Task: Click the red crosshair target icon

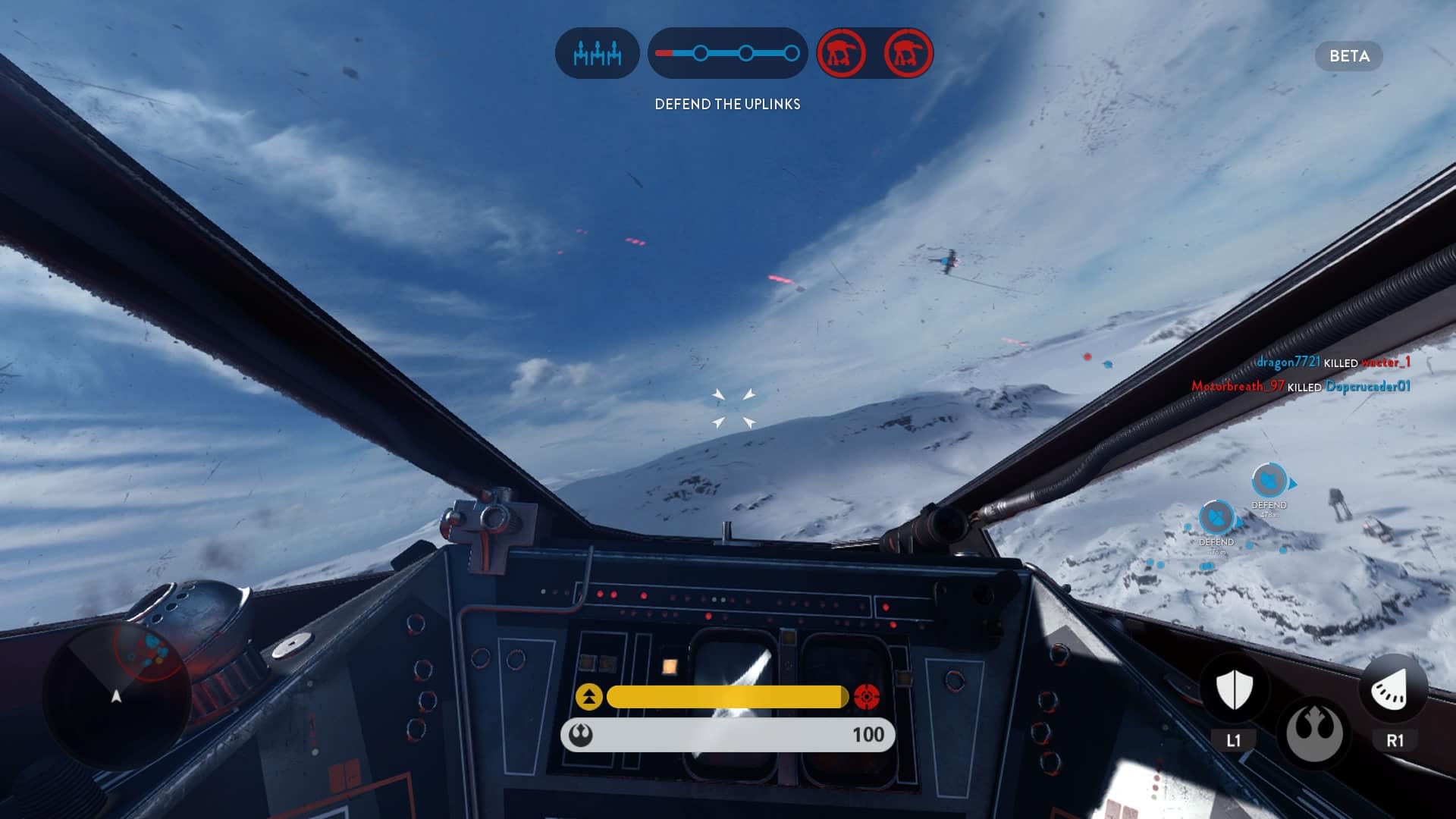Action: click(x=867, y=696)
